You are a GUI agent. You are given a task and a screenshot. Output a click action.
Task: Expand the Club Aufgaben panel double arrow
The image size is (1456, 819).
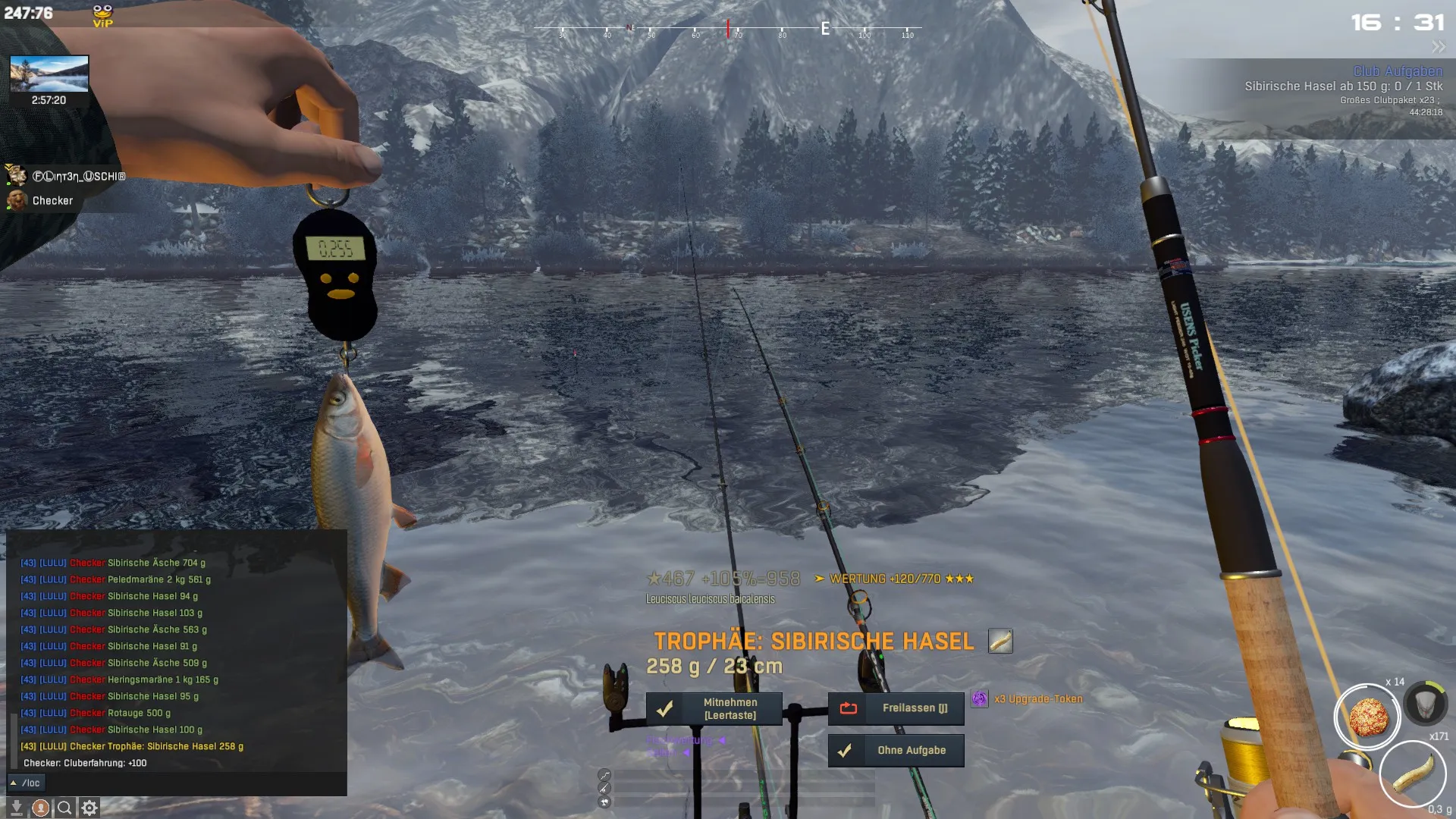click(x=1438, y=47)
